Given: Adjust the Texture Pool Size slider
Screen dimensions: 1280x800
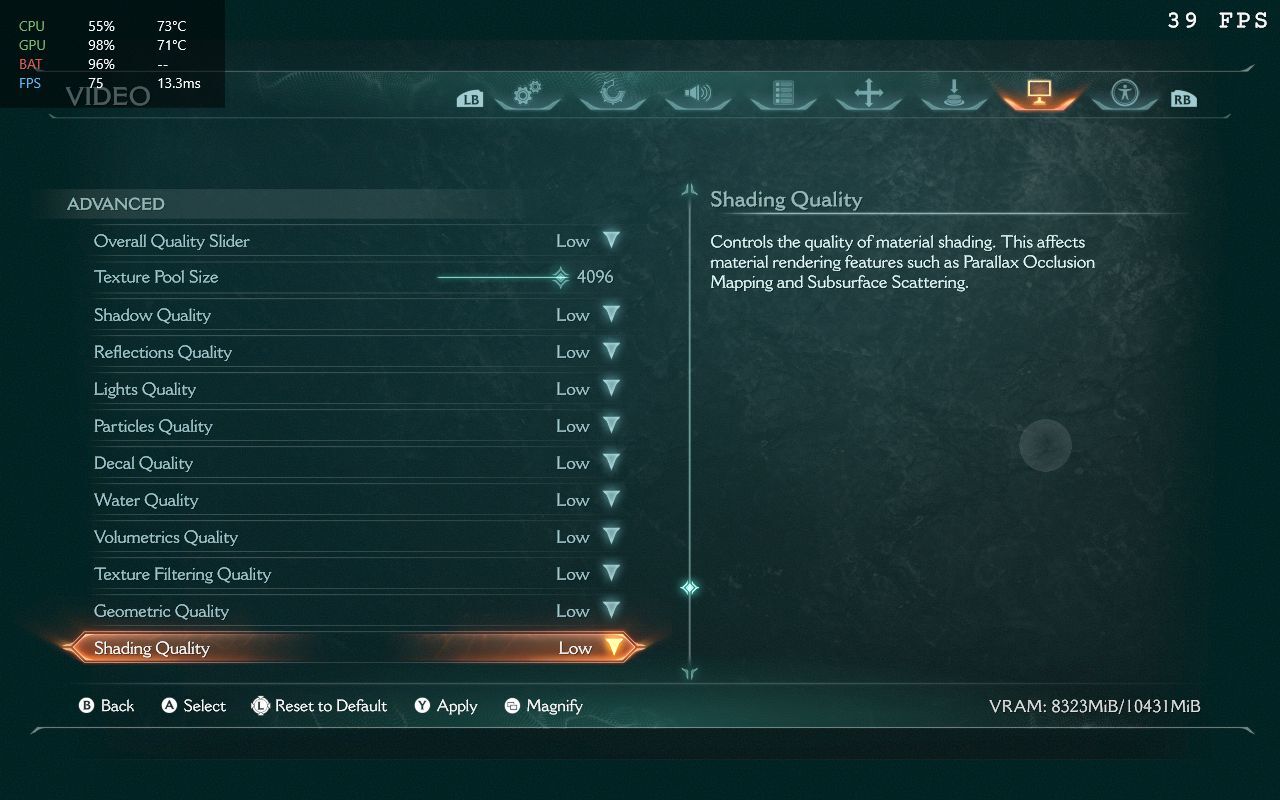Looking at the screenshot, I should [560, 277].
